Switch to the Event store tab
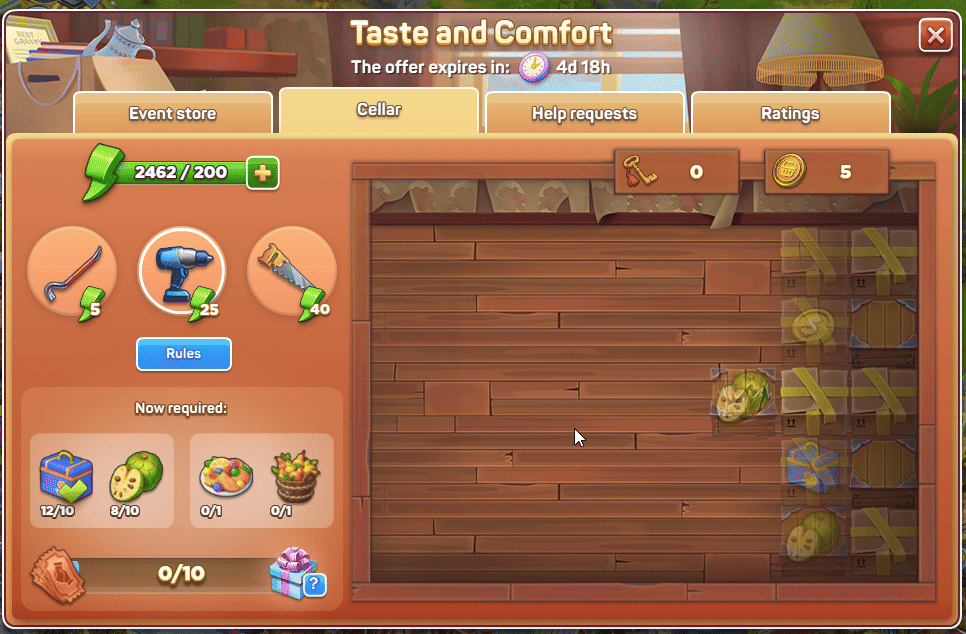The image size is (966, 634). 172,113
